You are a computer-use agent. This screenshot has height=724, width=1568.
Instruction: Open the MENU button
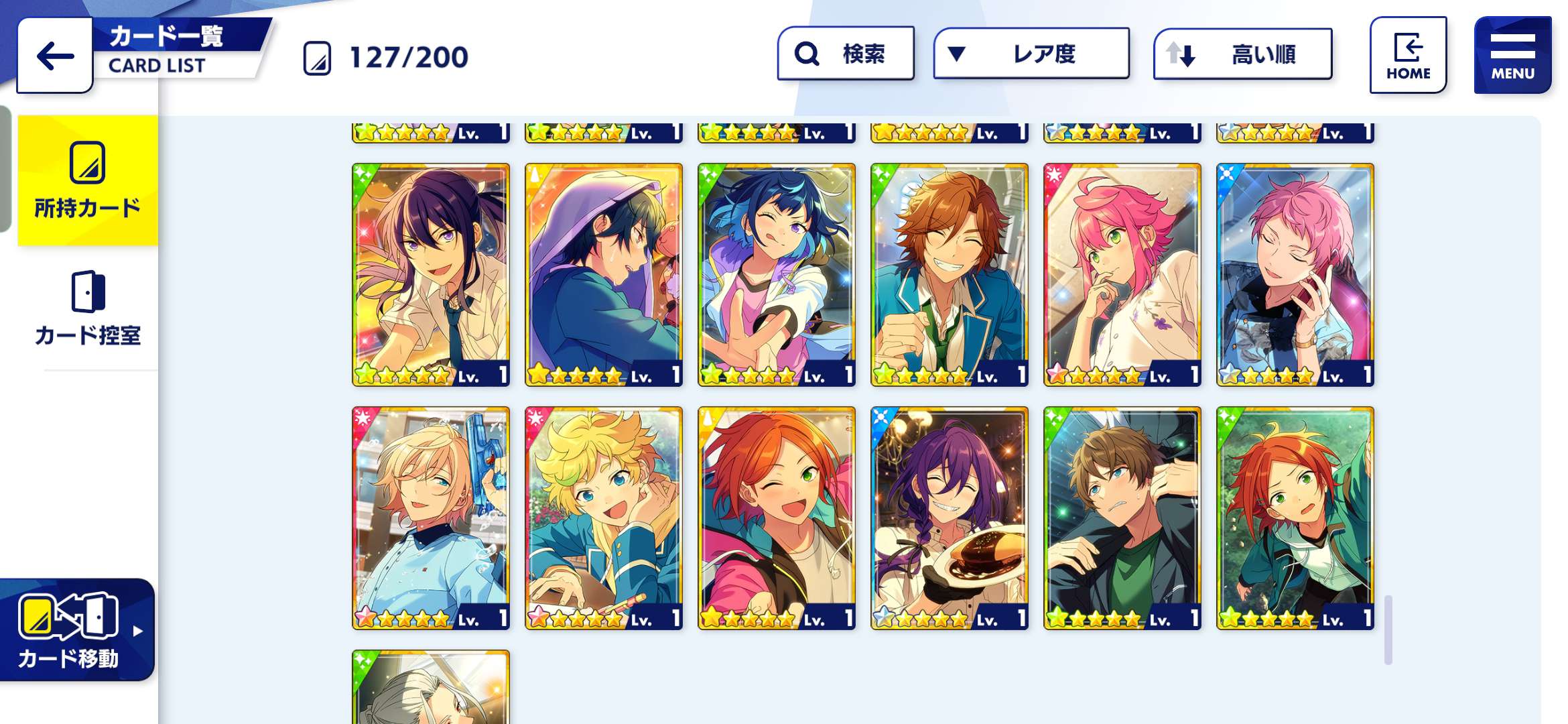[x=1512, y=56]
